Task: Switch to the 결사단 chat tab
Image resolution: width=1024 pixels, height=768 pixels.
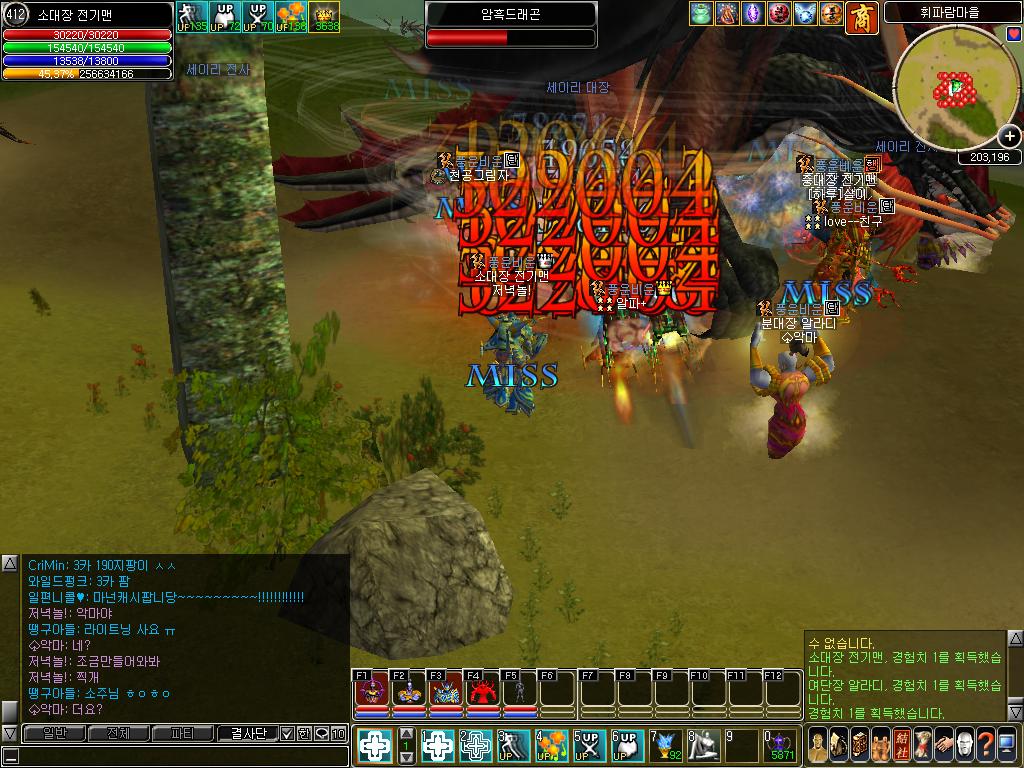Action: tap(247, 733)
